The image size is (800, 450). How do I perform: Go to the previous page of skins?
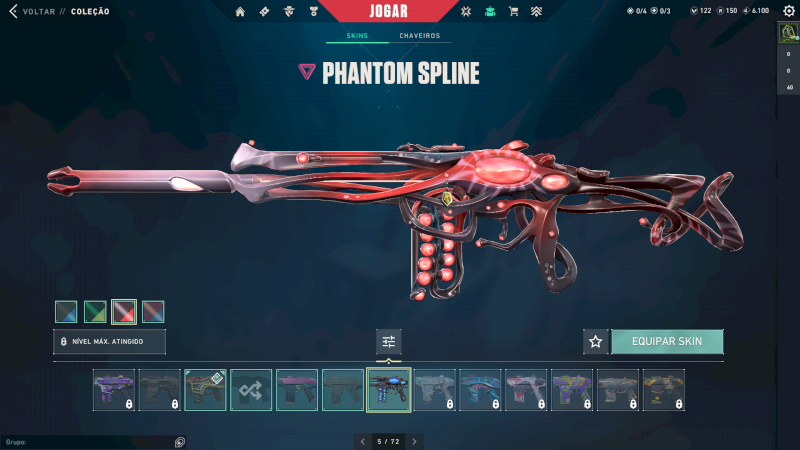click(363, 441)
